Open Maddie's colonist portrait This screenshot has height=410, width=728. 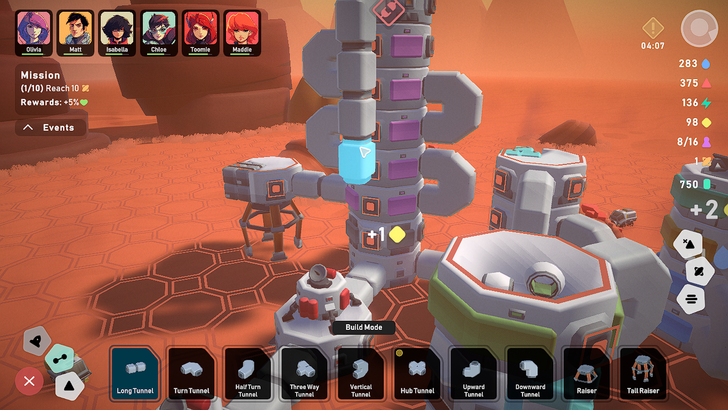[242, 32]
